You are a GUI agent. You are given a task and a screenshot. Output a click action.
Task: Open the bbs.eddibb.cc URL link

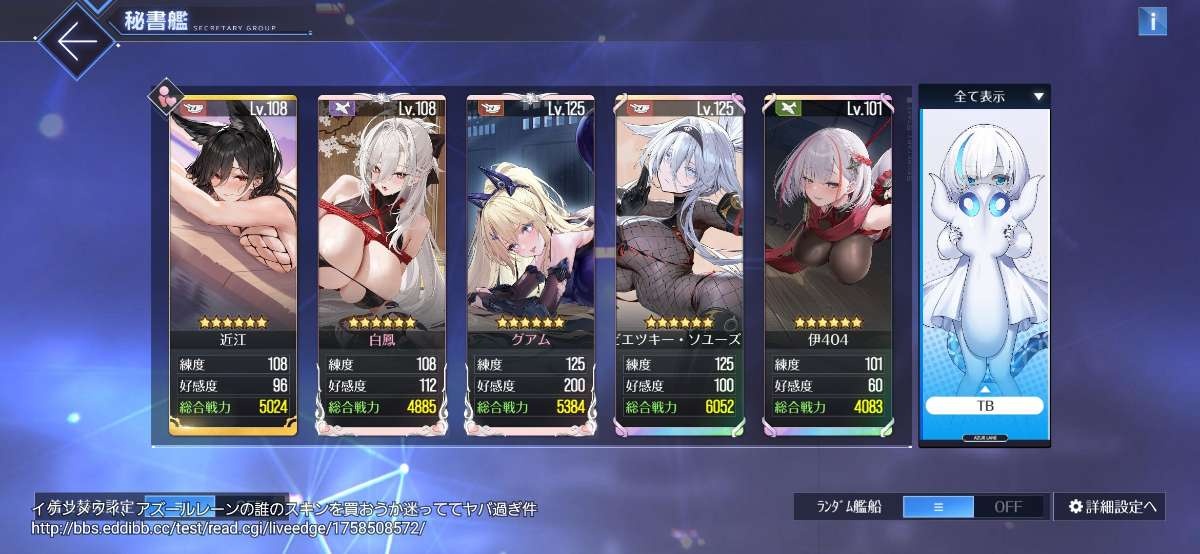pyautogui.click(x=229, y=527)
